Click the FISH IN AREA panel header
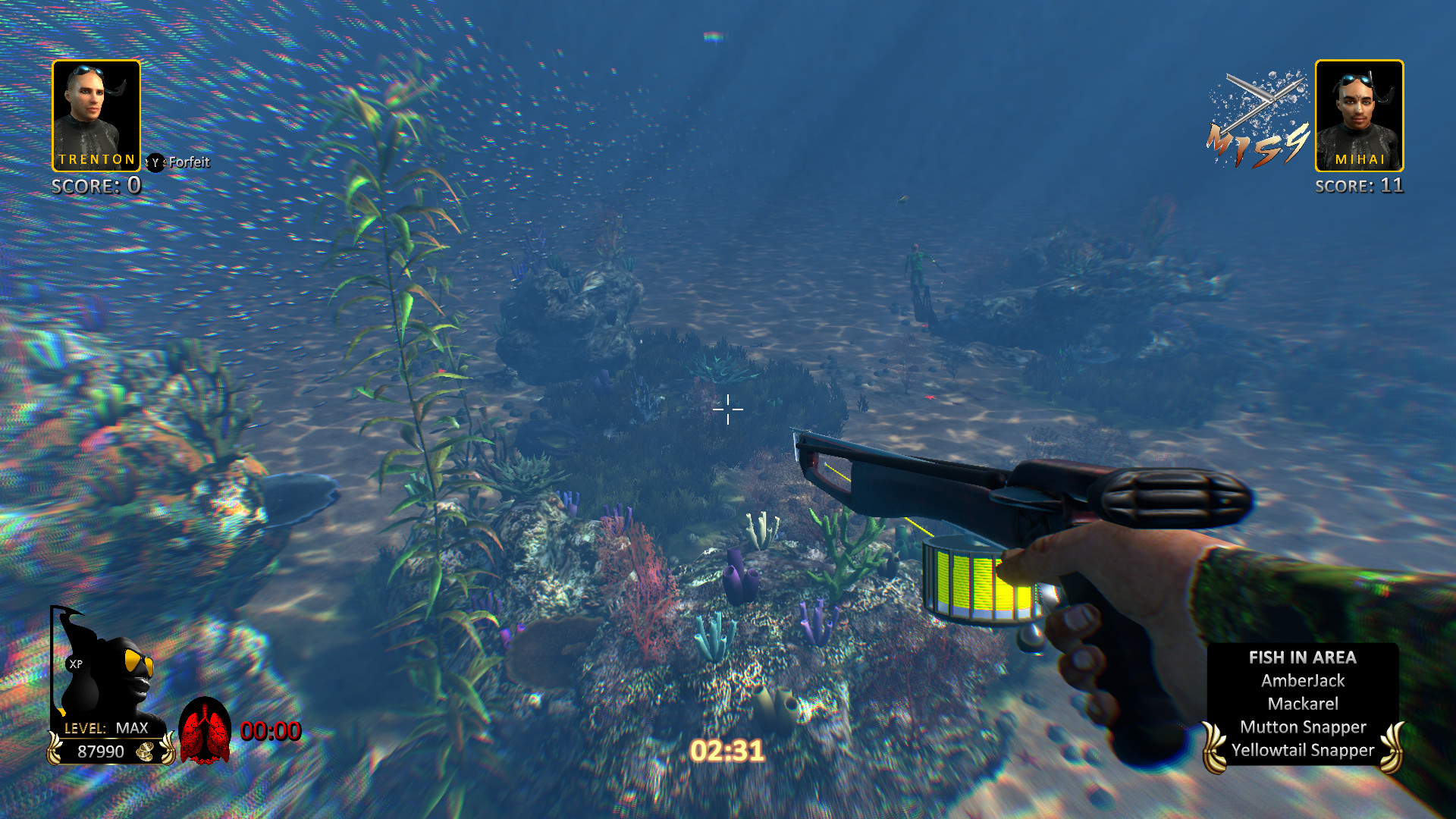This screenshot has width=1456, height=819. (x=1303, y=657)
